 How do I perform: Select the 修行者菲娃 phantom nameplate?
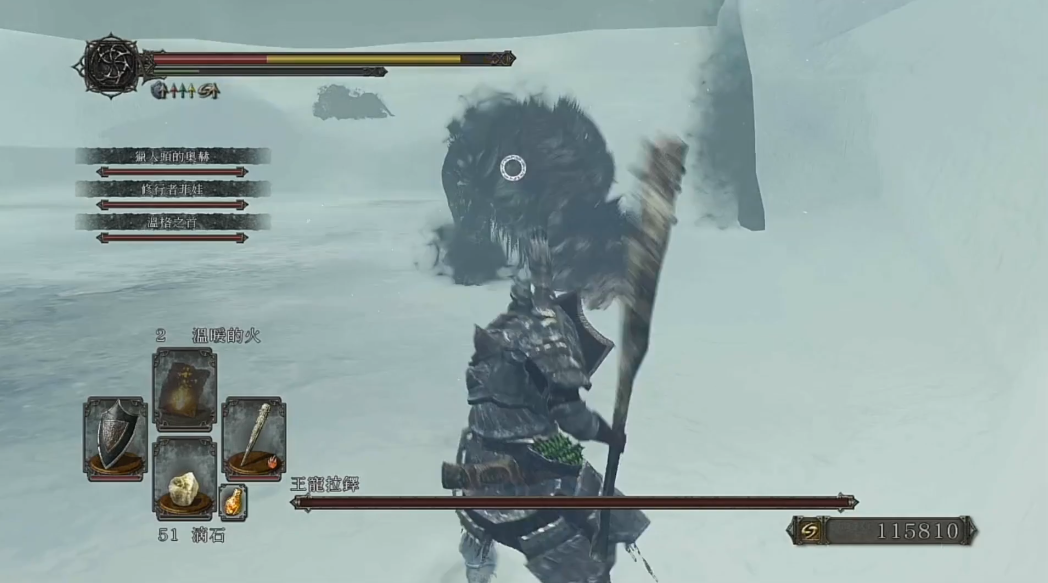pyautogui.click(x=172, y=189)
